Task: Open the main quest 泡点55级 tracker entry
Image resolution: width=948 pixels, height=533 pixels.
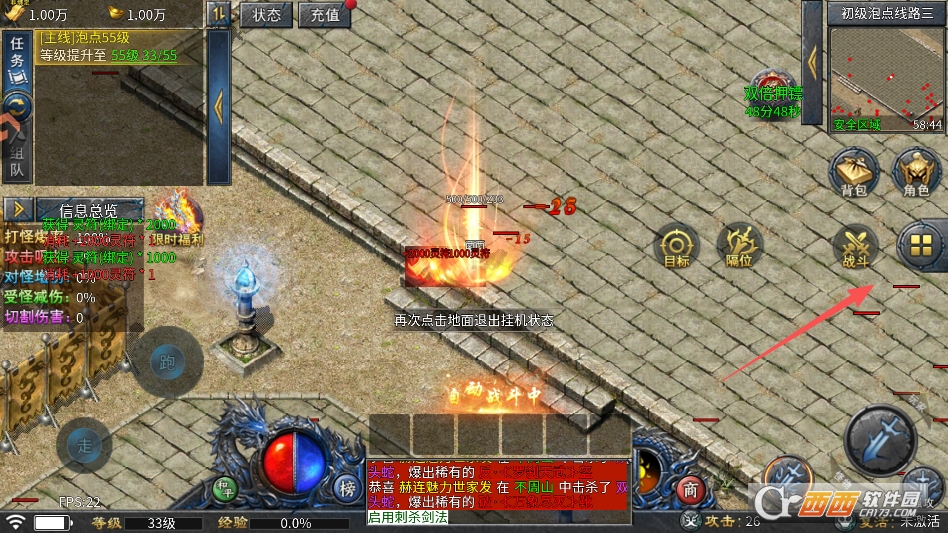Action: click(x=120, y=46)
